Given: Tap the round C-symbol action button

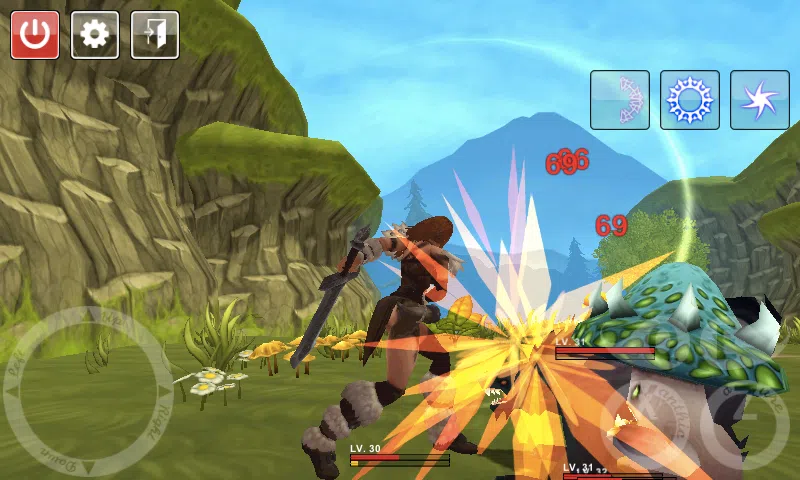Looking at the screenshot, I should (x=745, y=425).
